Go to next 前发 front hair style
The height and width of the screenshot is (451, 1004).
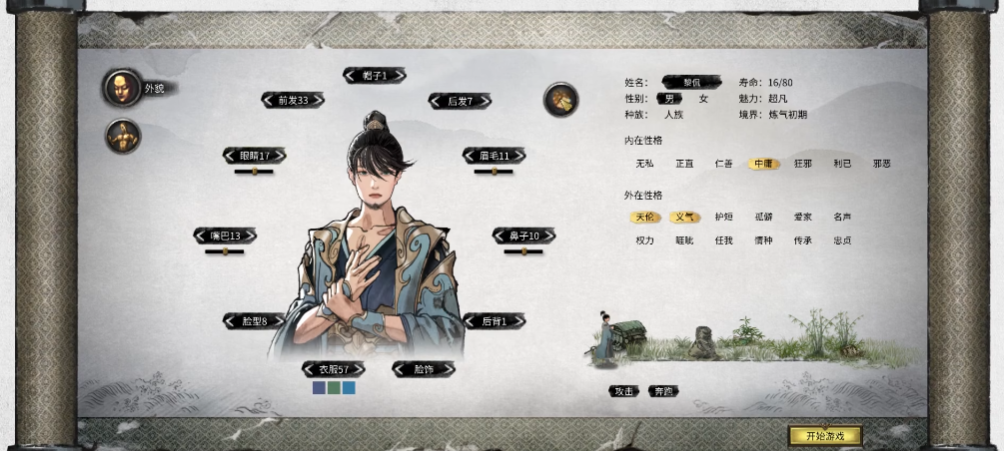tap(317, 100)
